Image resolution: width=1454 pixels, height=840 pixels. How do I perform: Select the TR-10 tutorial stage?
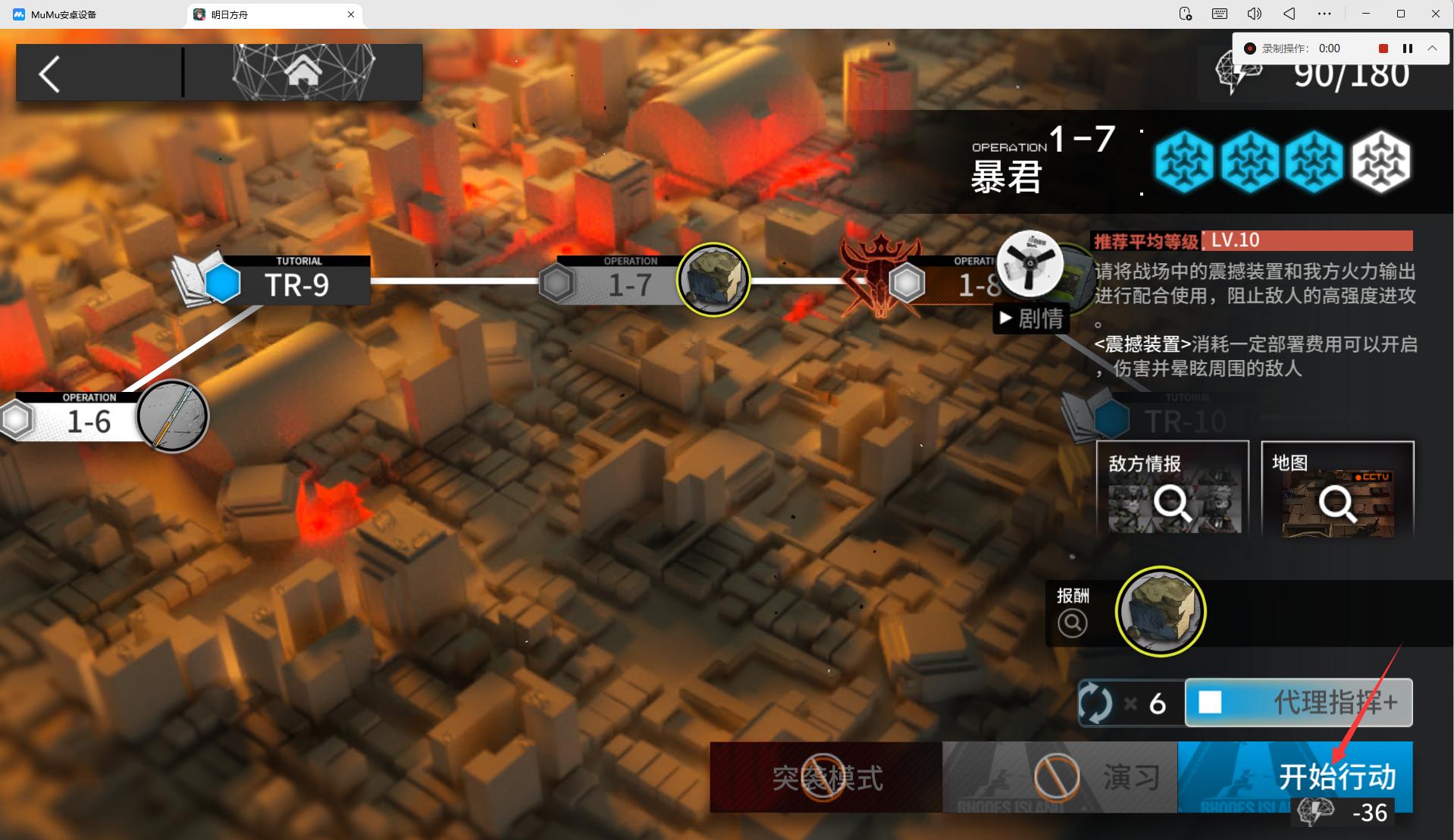(1183, 419)
